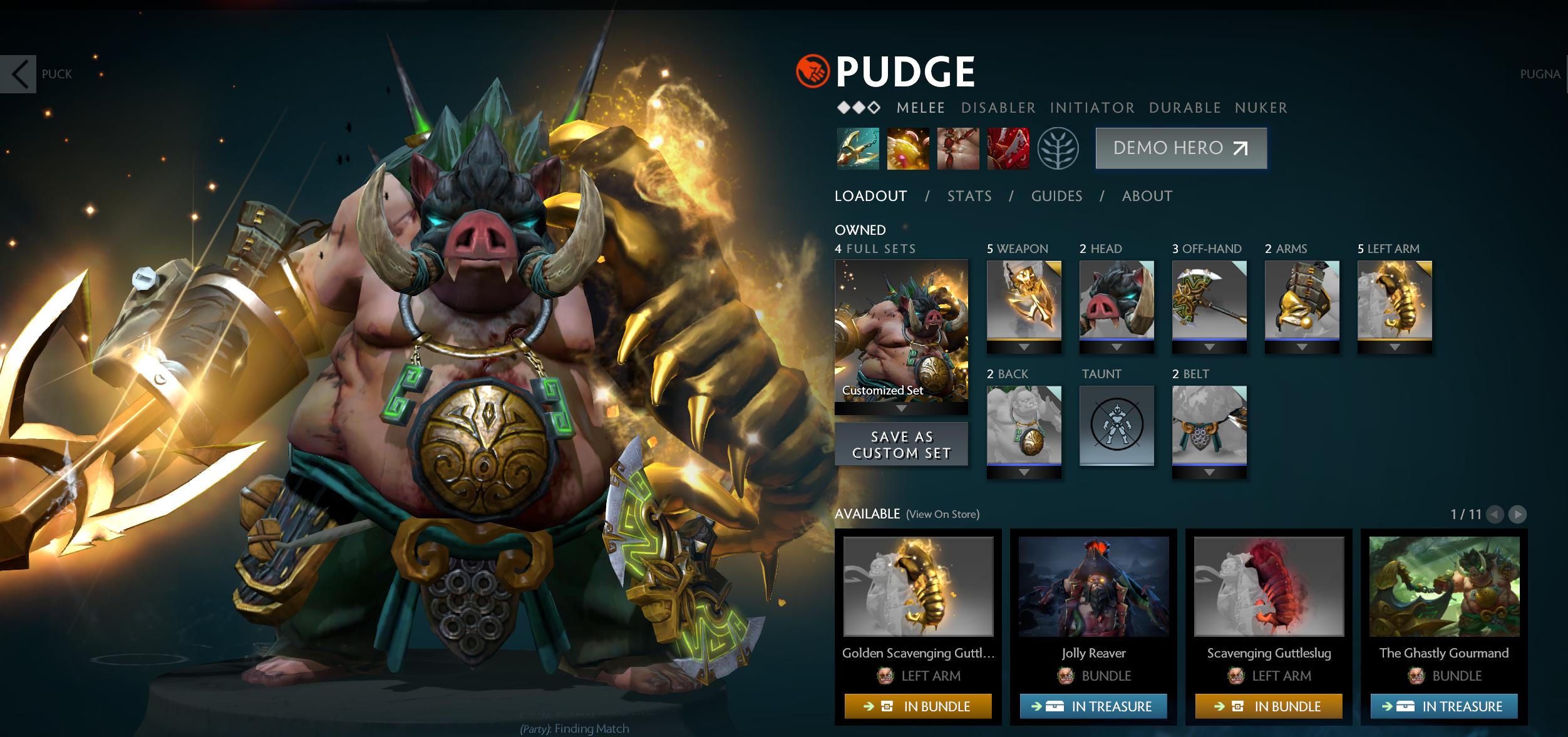Screen dimensions: 1568x737
Task: Open the talent tree icon
Action: [x=1058, y=149]
